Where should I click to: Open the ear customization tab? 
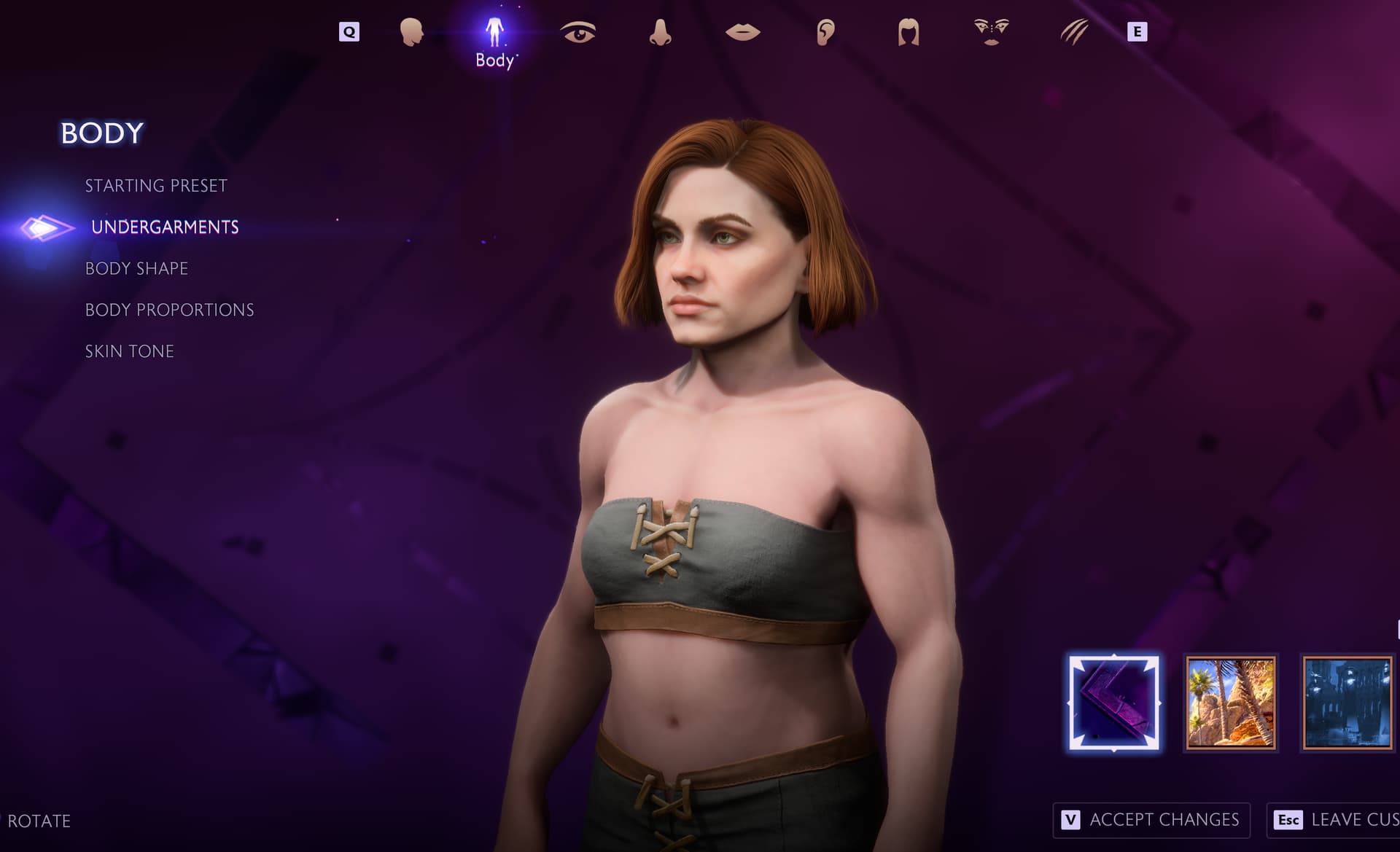(825, 32)
